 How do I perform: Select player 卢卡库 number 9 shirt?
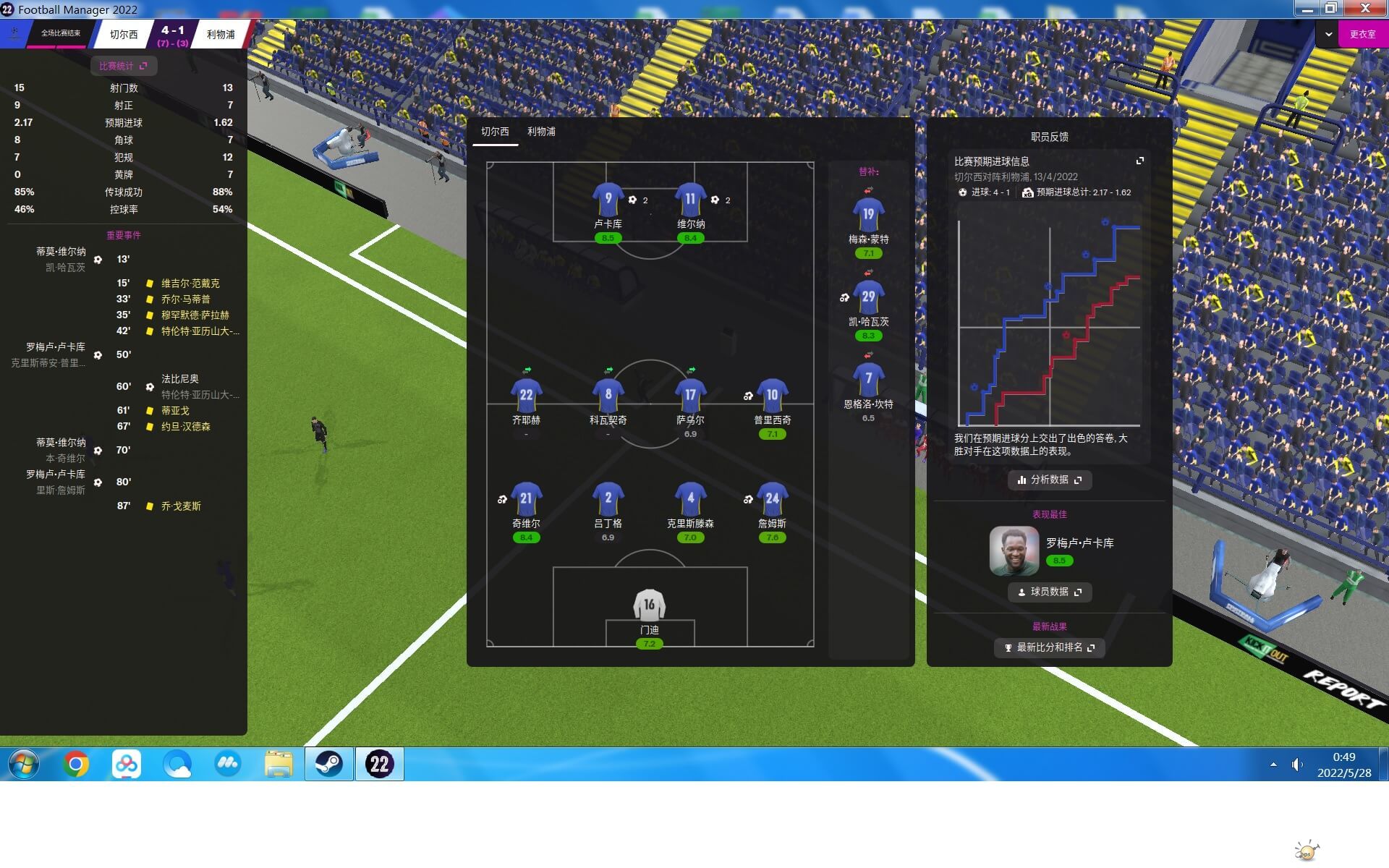[x=608, y=200]
